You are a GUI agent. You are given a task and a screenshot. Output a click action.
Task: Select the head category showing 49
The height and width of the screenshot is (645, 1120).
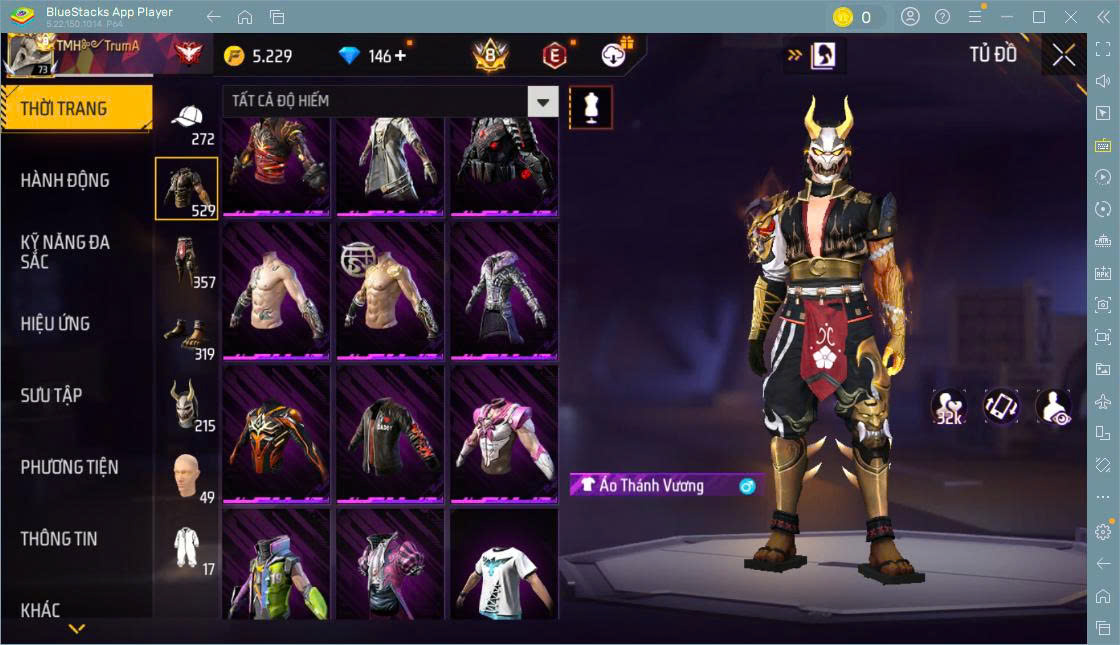click(187, 477)
